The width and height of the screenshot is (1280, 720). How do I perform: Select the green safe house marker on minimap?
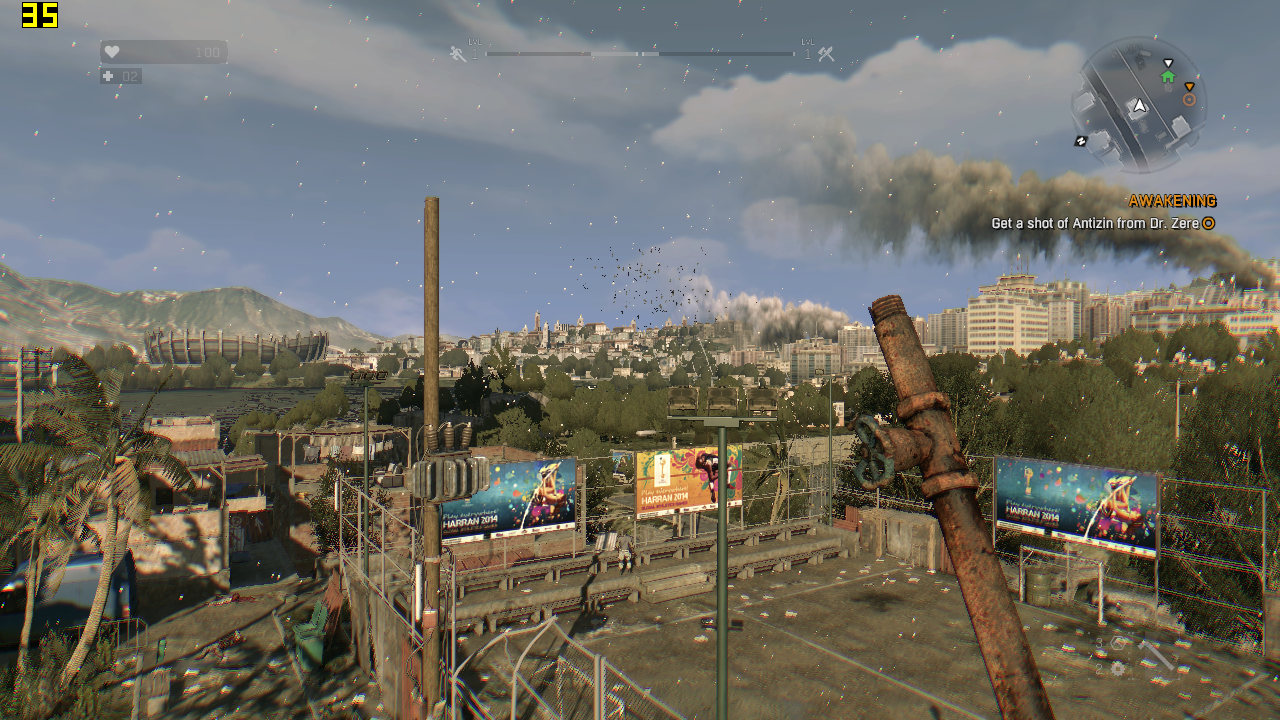(1168, 76)
